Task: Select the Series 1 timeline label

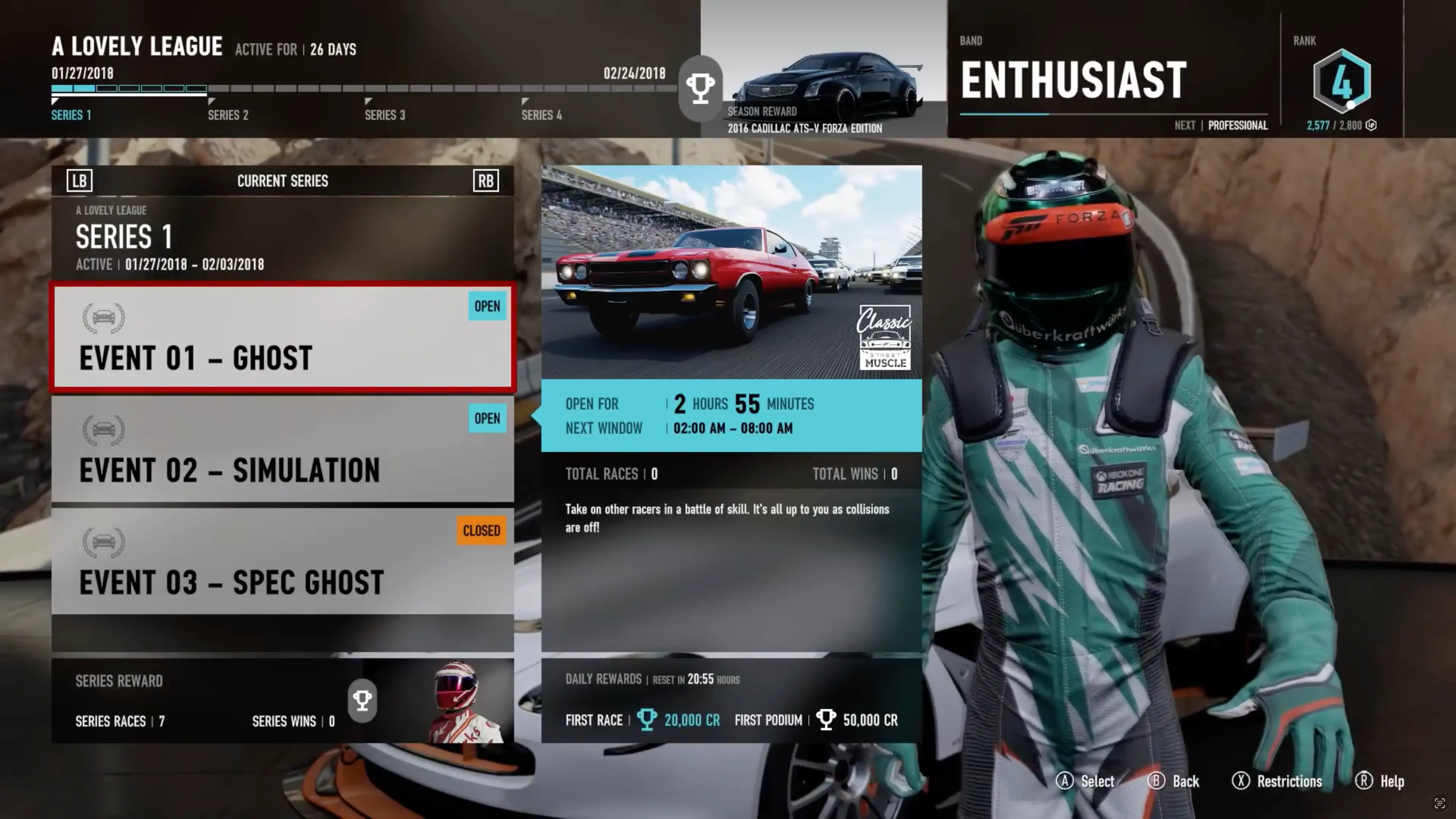Action: click(x=71, y=115)
